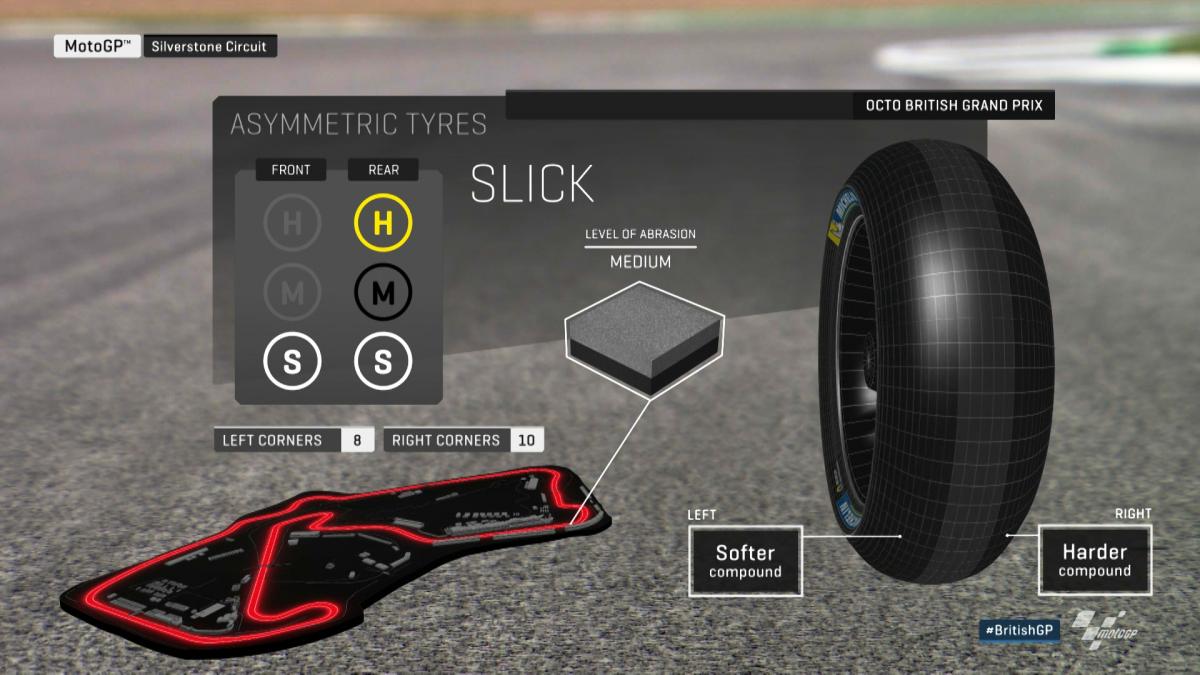Screen dimensions: 1200x675
Task: Choose the dimmed front Medium tyre circle
Action: (x=292, y=292)
